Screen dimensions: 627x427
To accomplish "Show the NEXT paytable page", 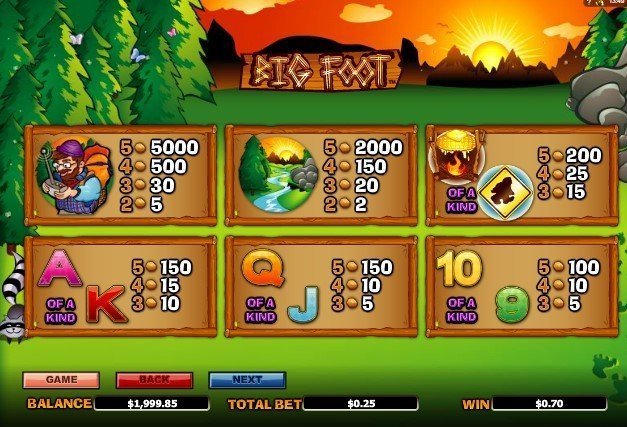I will (x=247, y=380).
